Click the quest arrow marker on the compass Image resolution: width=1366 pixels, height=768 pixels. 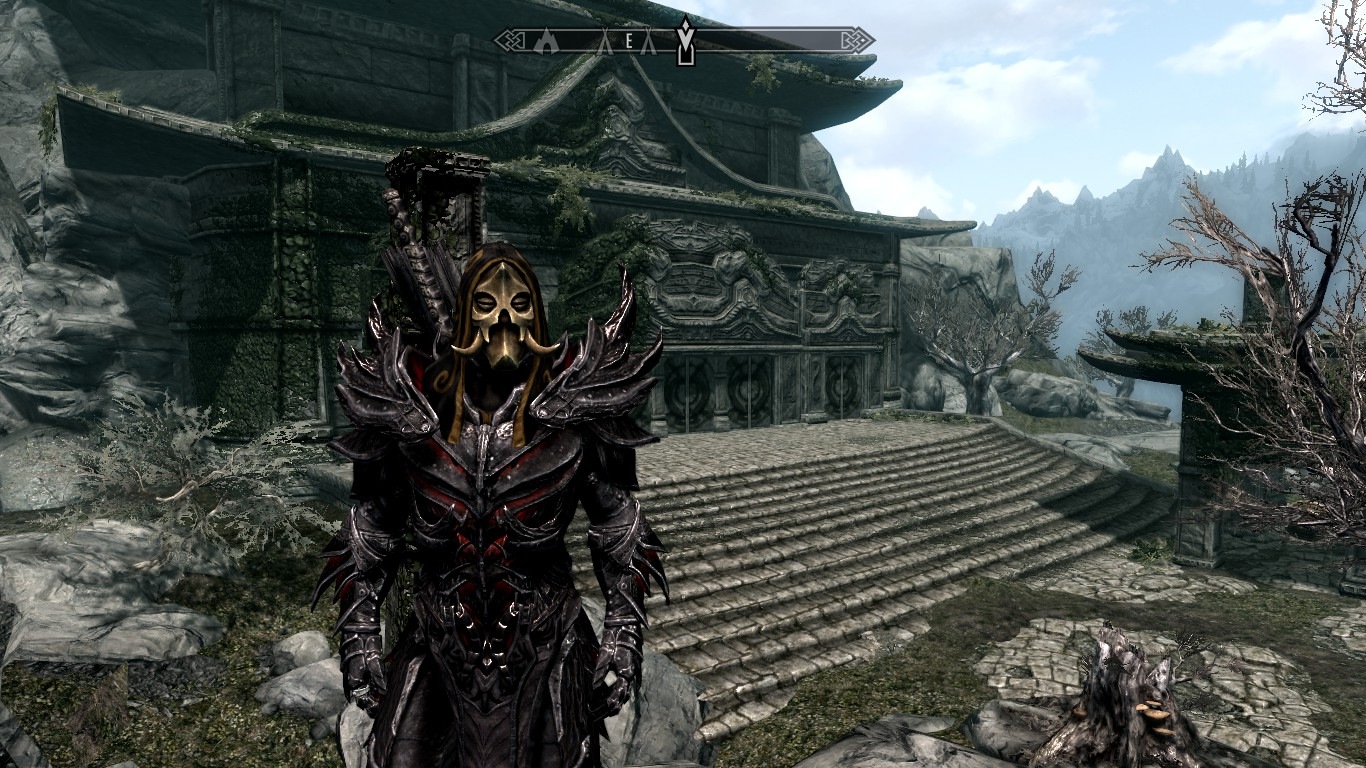point(685,39)
